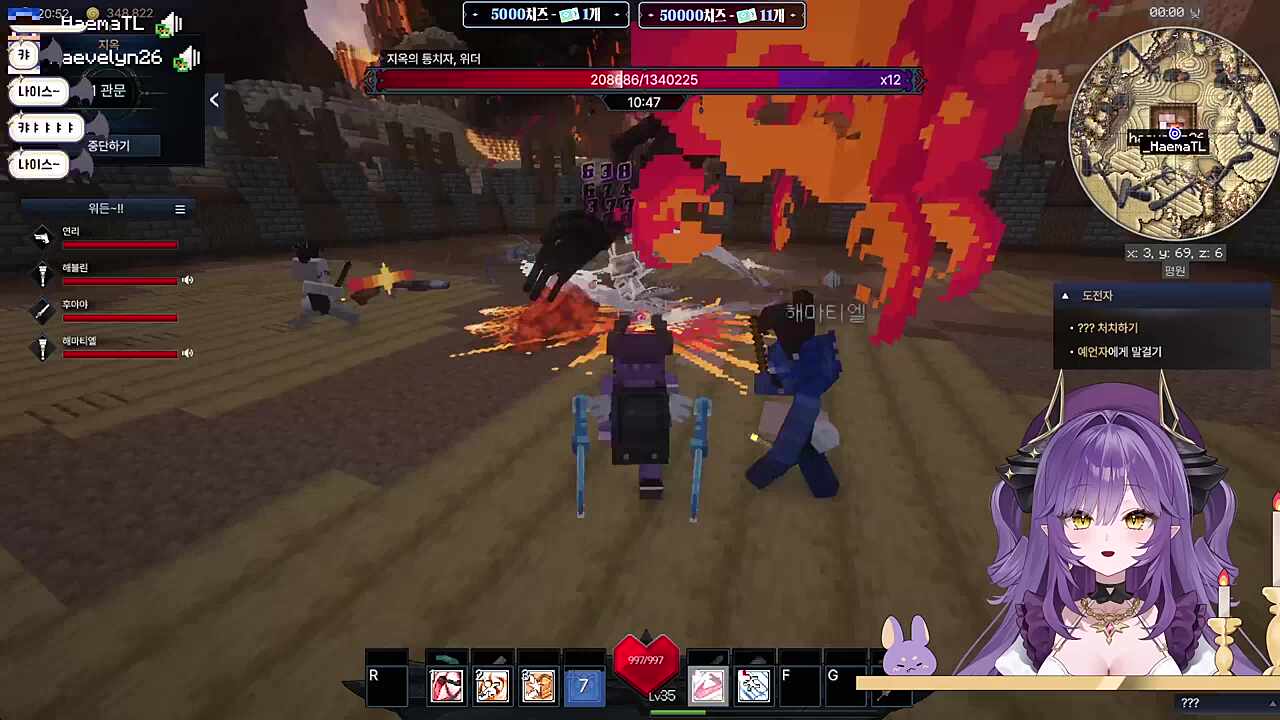The width and height of the screenshot is (1280, 720).
Task: Select the ??? 처치하기 objective
Action: point(1107,328)
